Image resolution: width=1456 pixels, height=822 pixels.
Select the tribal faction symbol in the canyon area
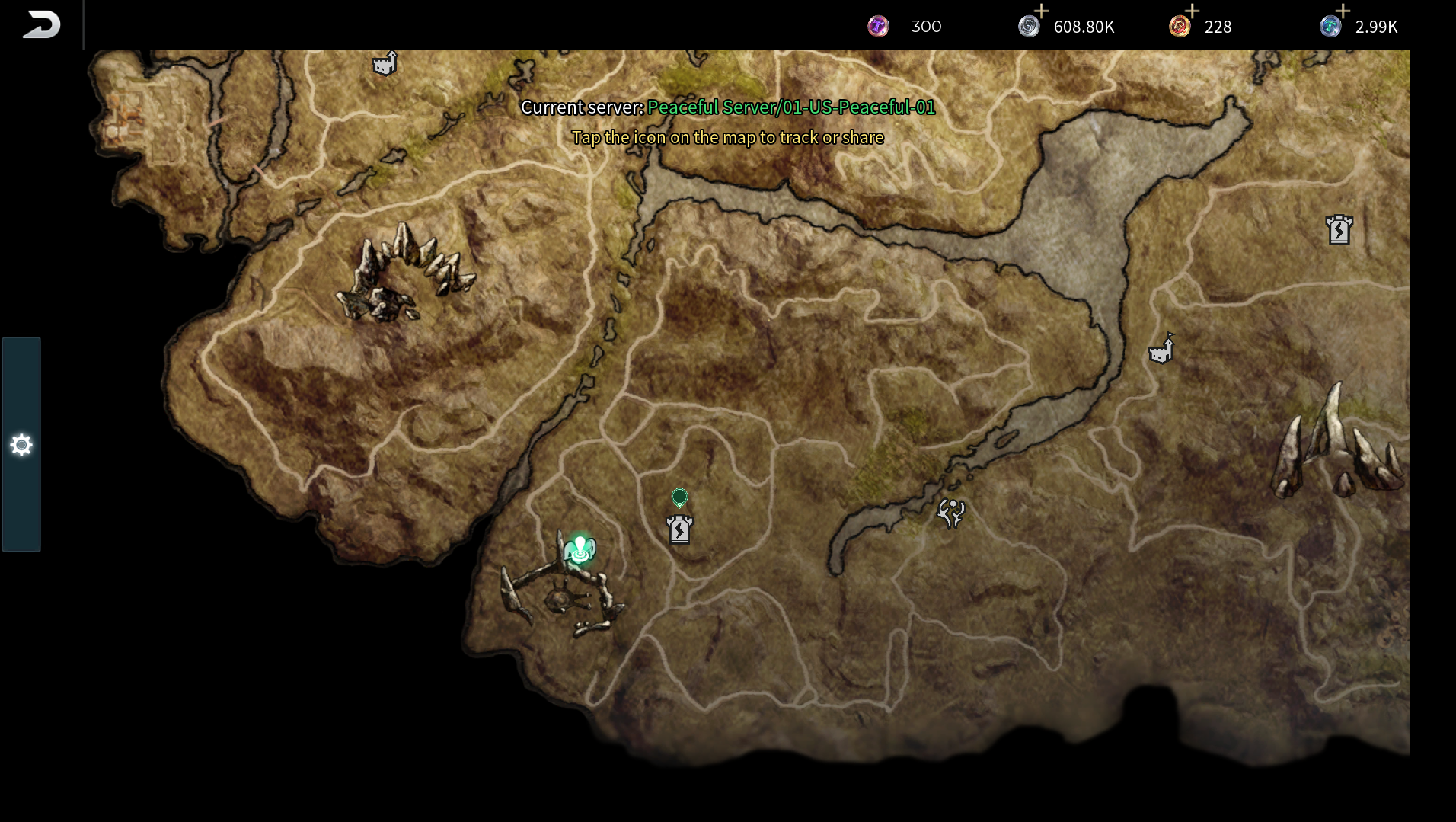952,513
